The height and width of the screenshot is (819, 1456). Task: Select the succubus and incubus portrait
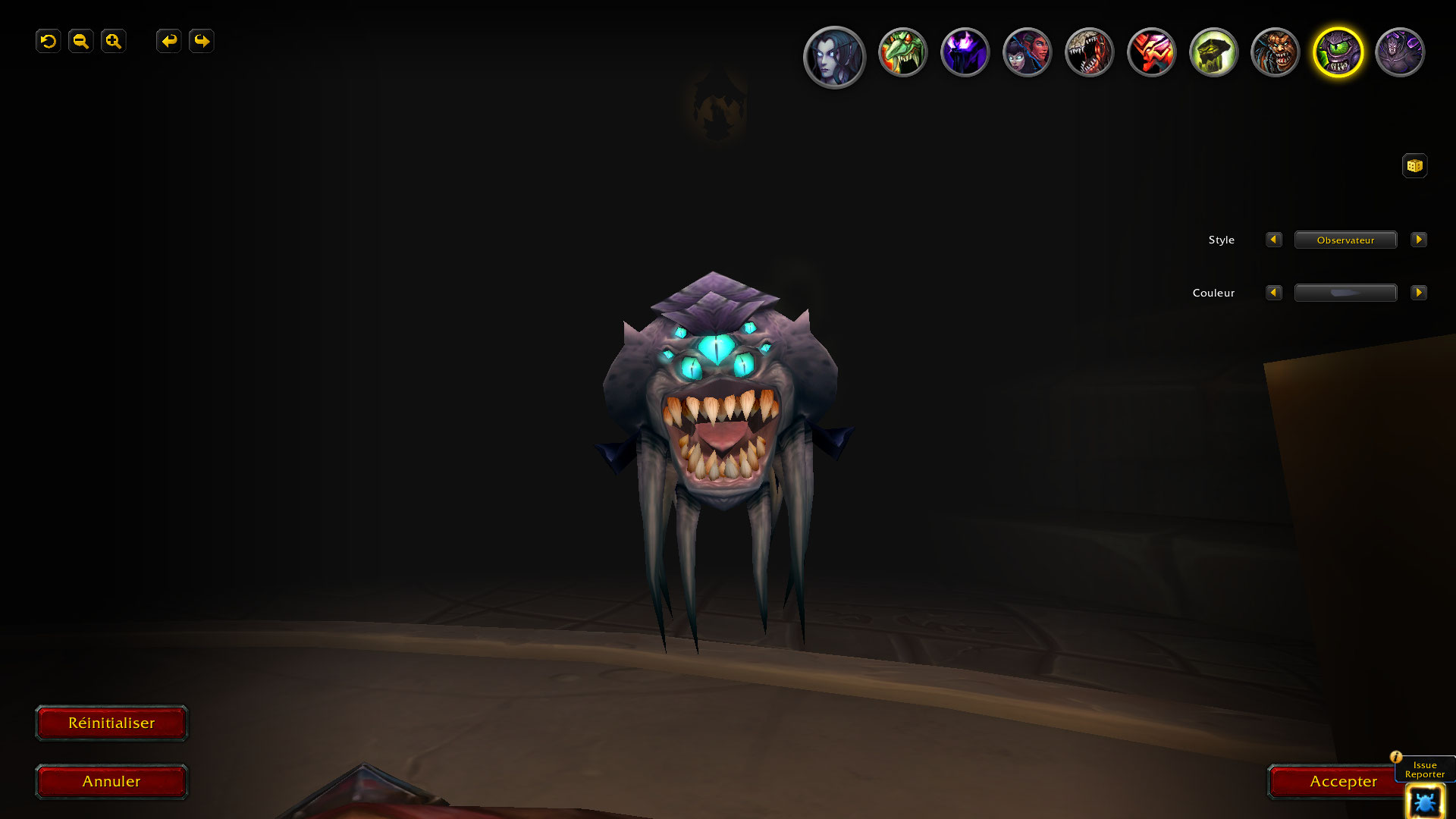click(1027, 52)
